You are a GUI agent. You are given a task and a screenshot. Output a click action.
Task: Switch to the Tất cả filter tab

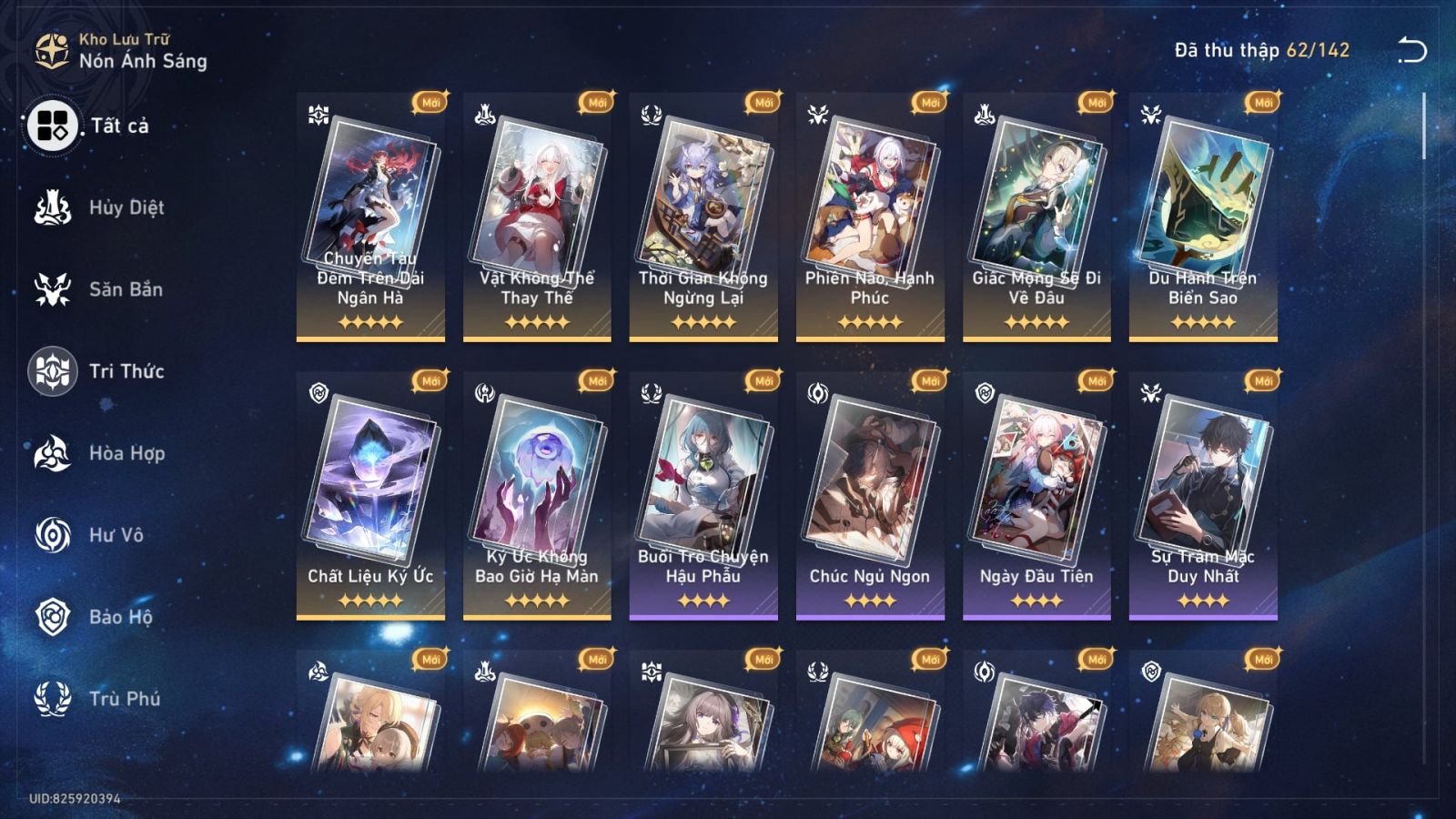pos(111,127)
